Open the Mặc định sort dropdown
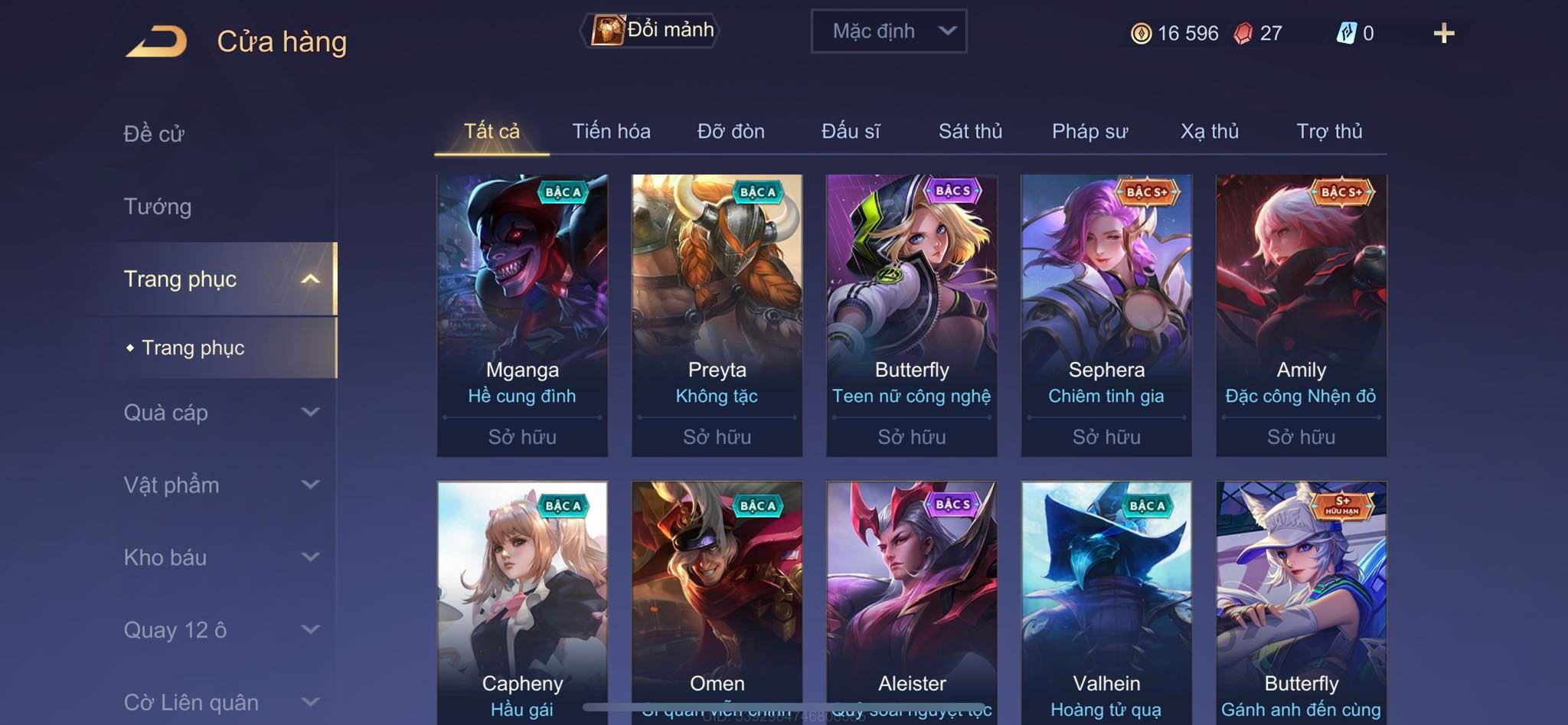Image resolution: width=1568 pixels, height=725 pixels. pos(888,31)
